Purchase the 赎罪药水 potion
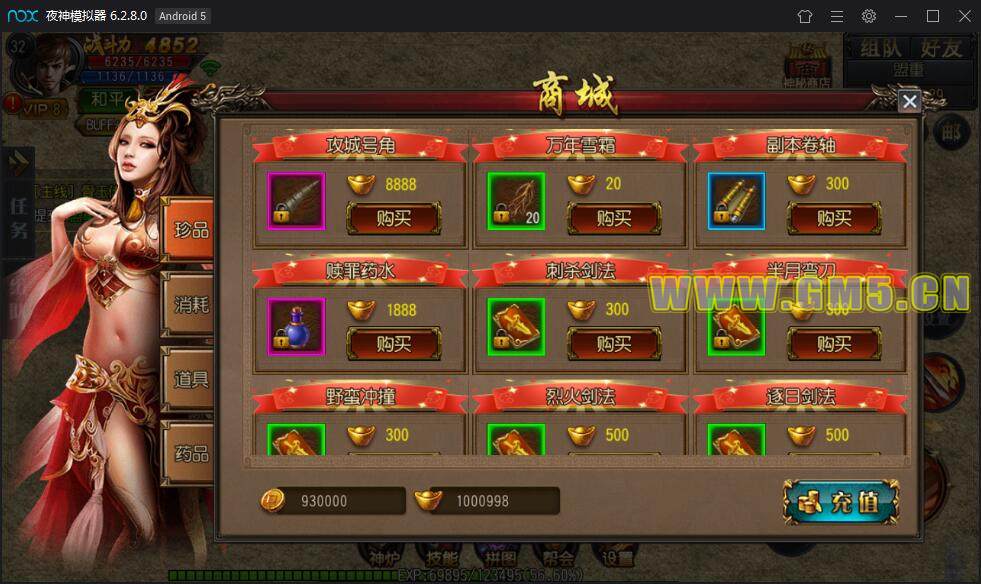981x584 pixels. (x=393, y=344)
